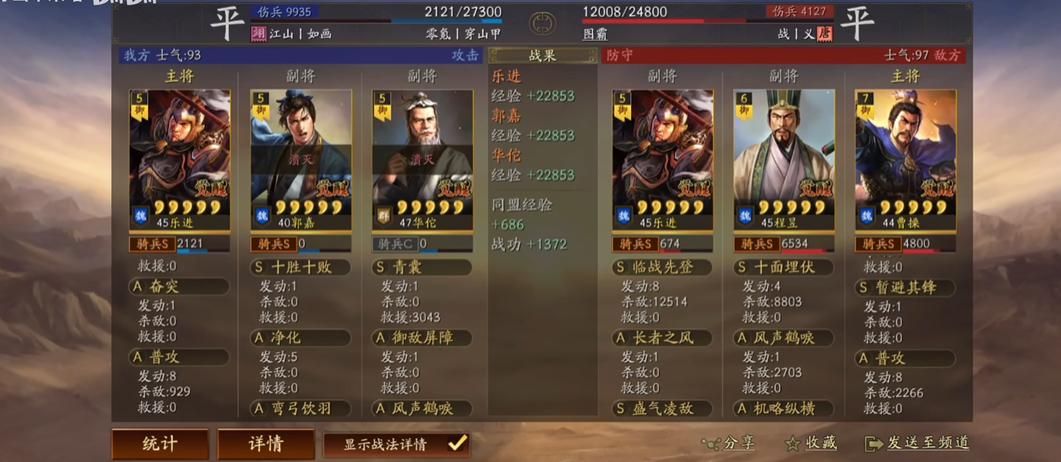View the 长者之风 tactic

click(662, 338)
